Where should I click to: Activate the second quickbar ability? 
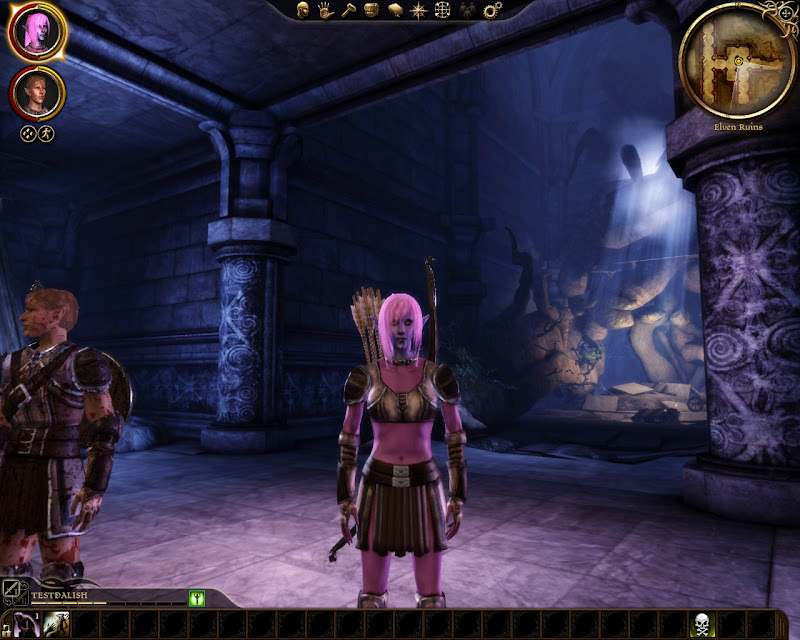pyautogui.click(x=56, y=626)
